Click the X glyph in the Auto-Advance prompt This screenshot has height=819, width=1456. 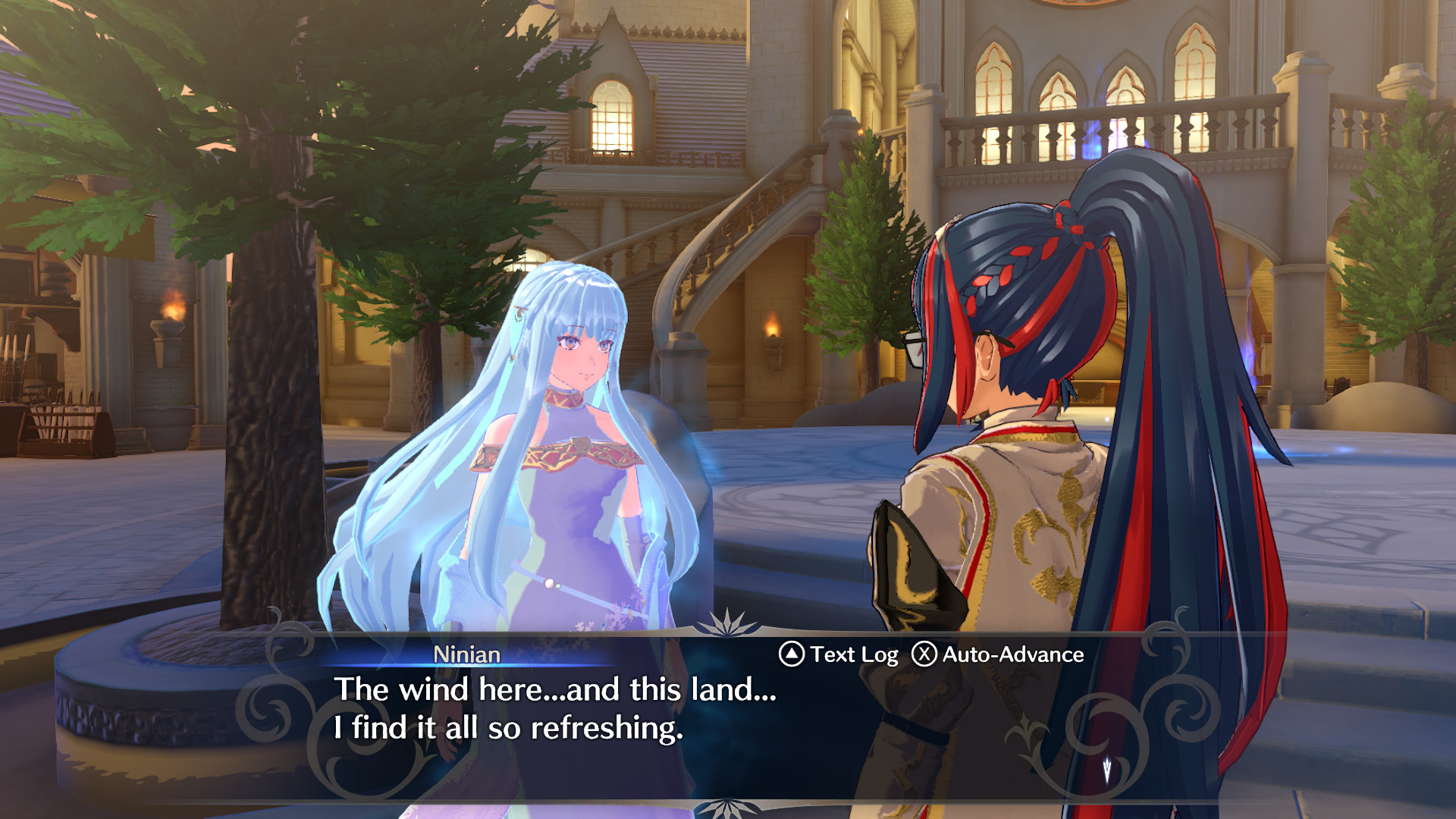924,654
